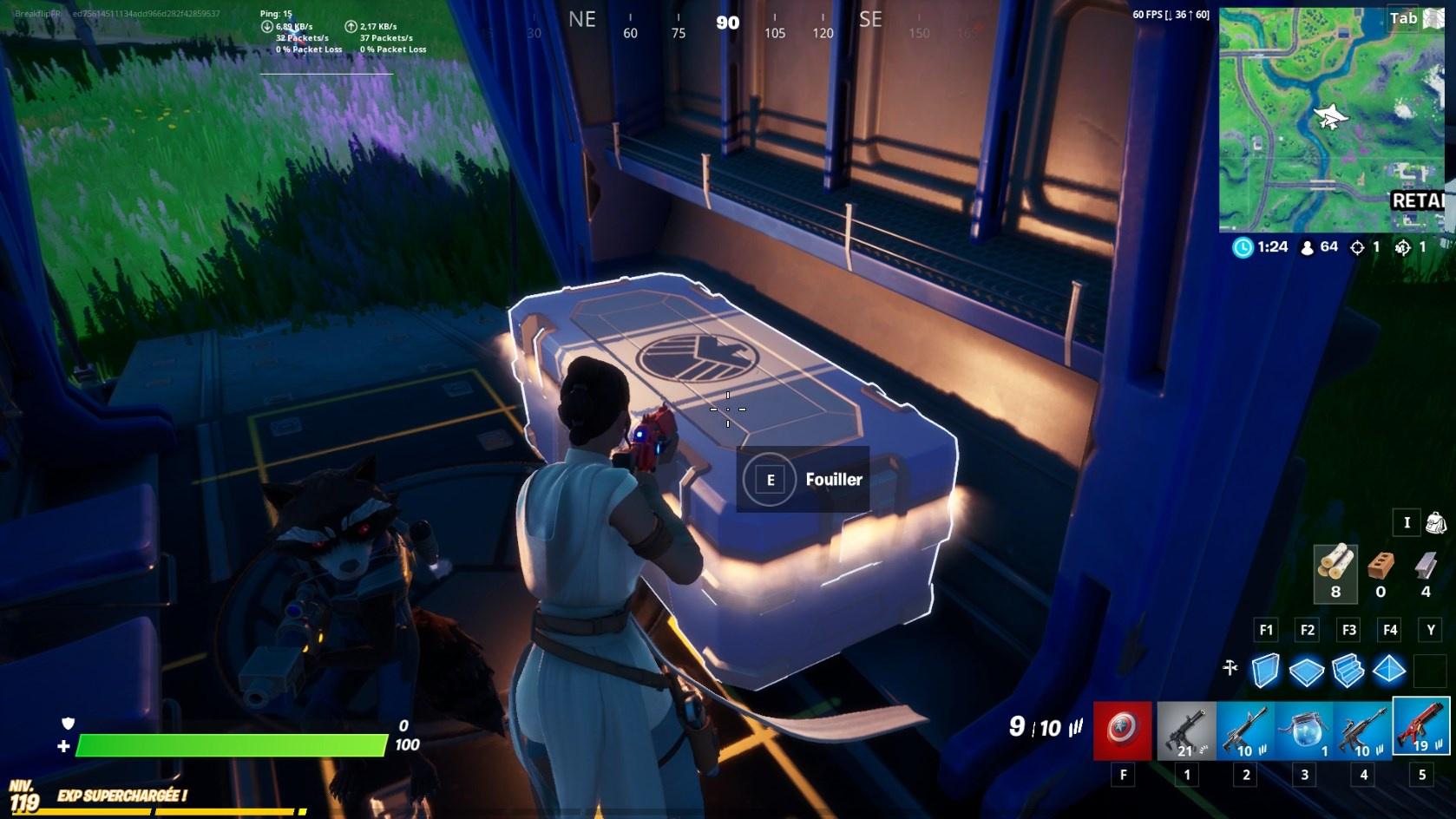Viewport: 1456px width, 819px height.
Task: Click the eliminations crosshair icon
Action: pyautogui.click(x=1360, y=246)
